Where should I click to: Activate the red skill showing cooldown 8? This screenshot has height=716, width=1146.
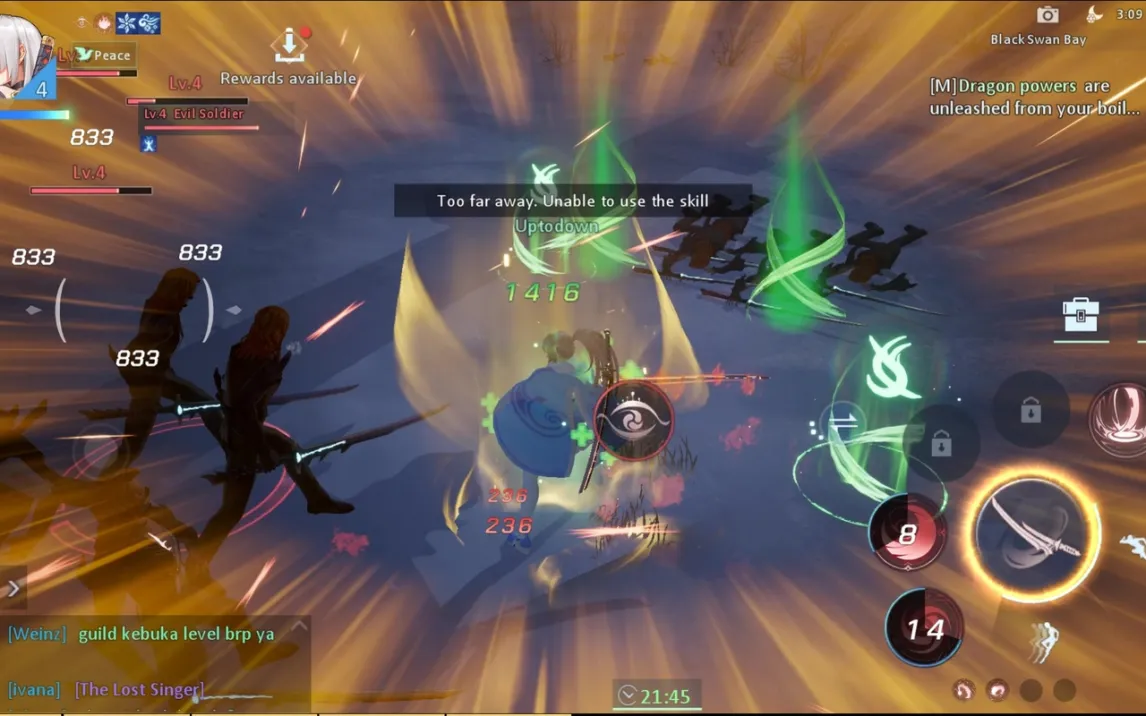908,533
